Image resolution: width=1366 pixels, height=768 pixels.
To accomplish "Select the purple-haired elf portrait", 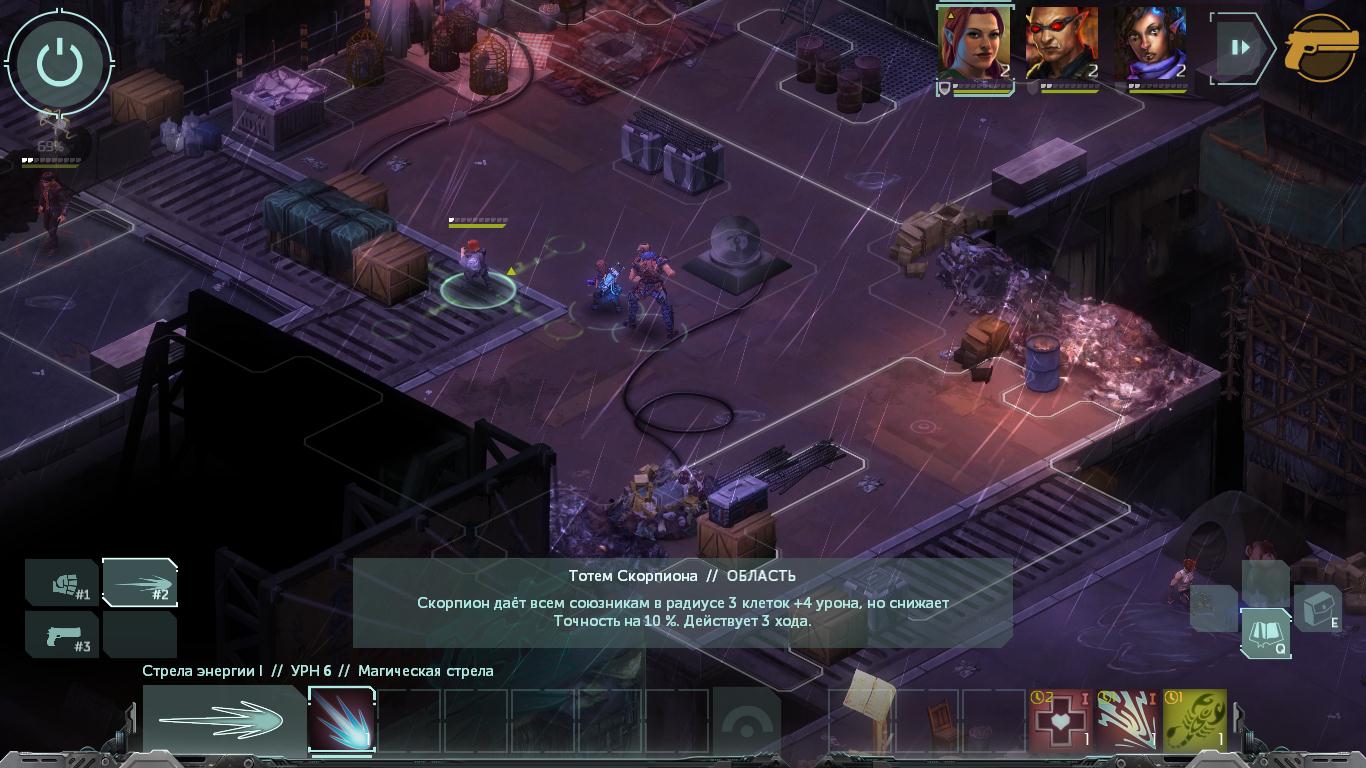I will click(1150, 44).
